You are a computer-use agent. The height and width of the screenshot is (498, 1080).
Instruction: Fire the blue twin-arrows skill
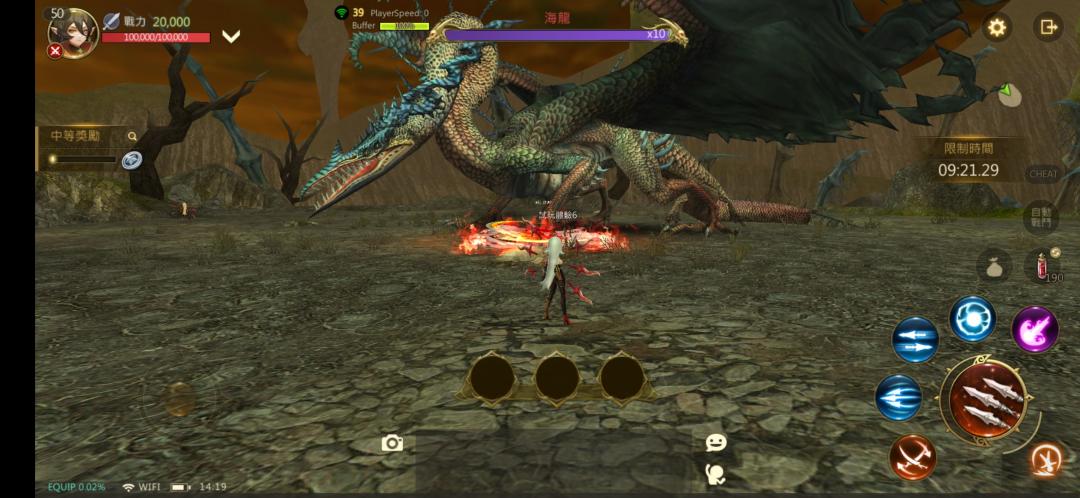pos(915,340)
